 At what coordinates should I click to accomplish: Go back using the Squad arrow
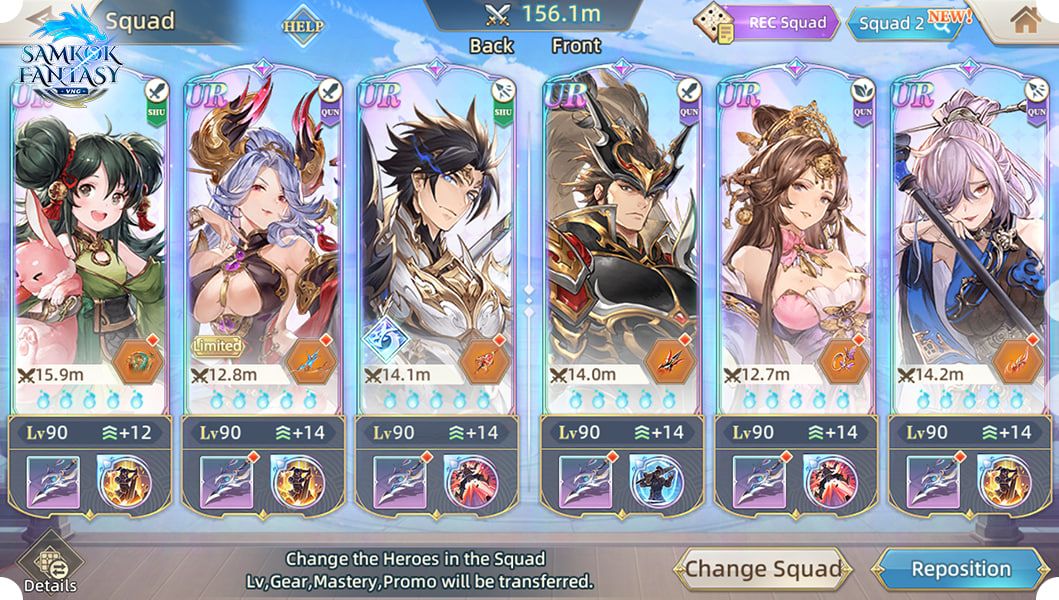point(40,18)
